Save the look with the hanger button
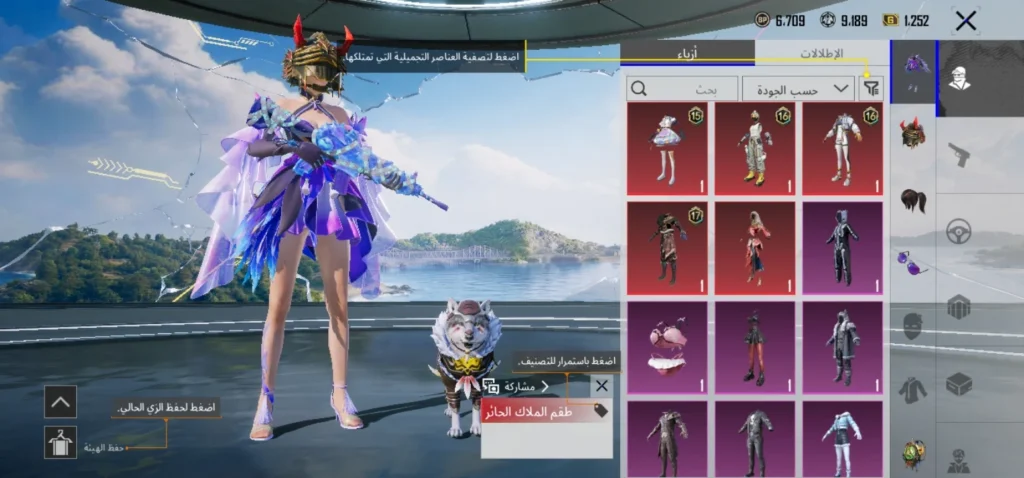Screen dimensions: 1024x478 (x=60, y=442)
